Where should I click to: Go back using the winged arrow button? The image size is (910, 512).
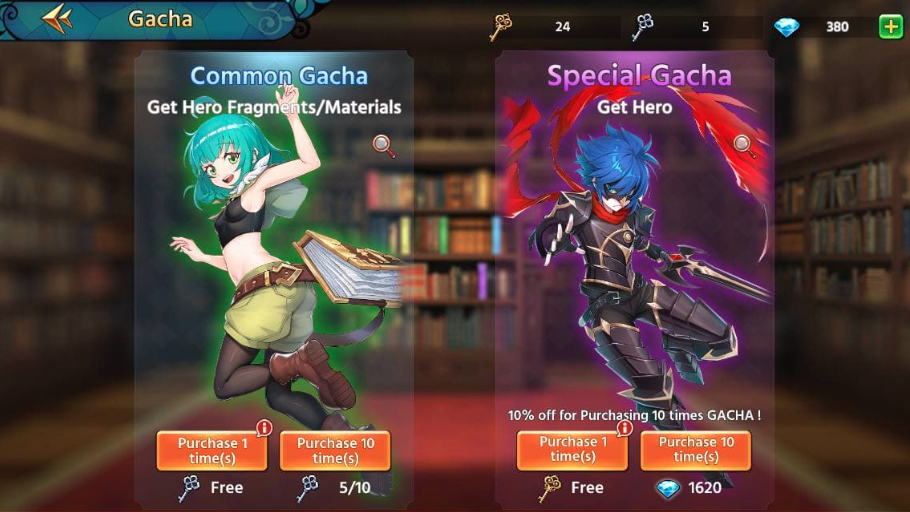pos(58,18)
